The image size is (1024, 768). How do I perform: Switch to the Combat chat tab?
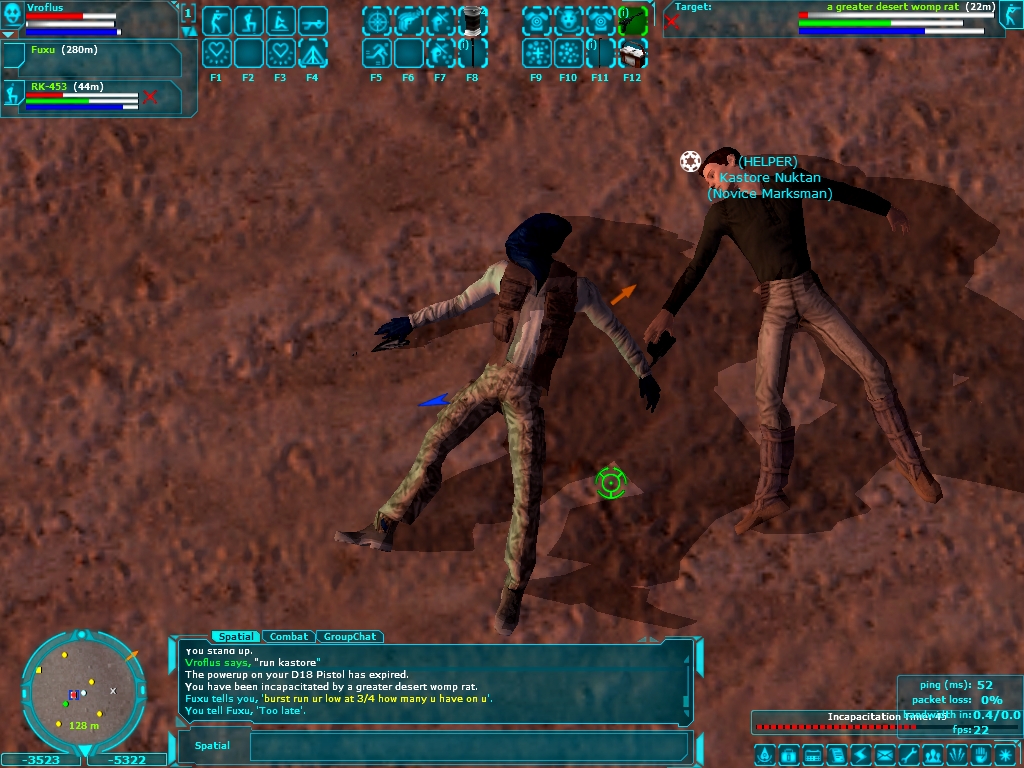point(289,636)
